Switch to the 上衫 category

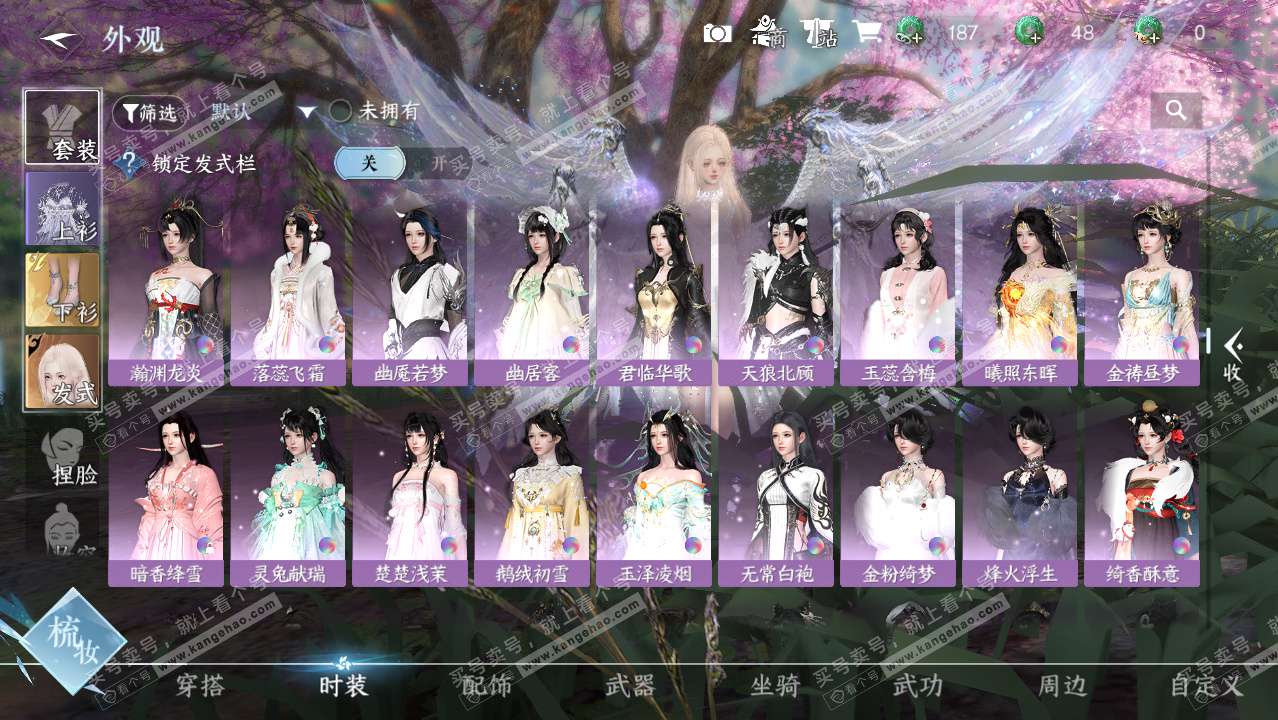(63, 209)
